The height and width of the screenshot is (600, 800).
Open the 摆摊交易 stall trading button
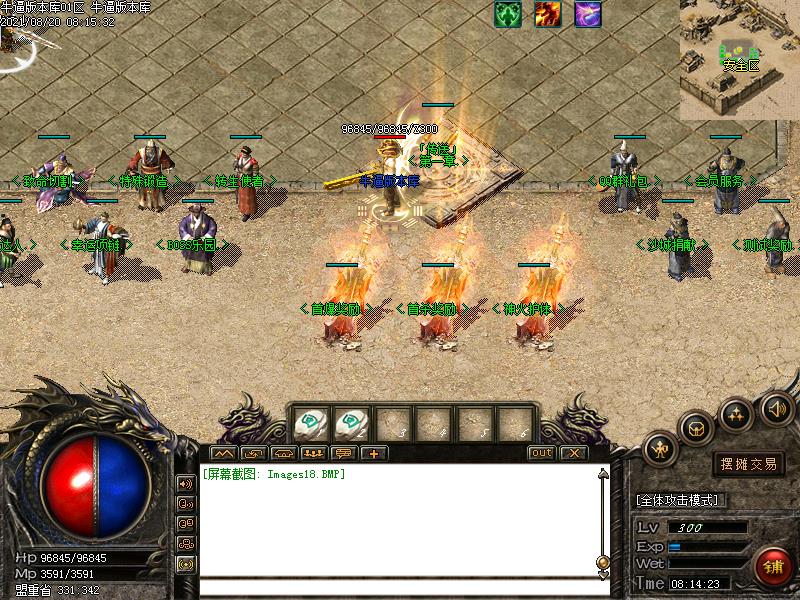click(x=749, y=464)
